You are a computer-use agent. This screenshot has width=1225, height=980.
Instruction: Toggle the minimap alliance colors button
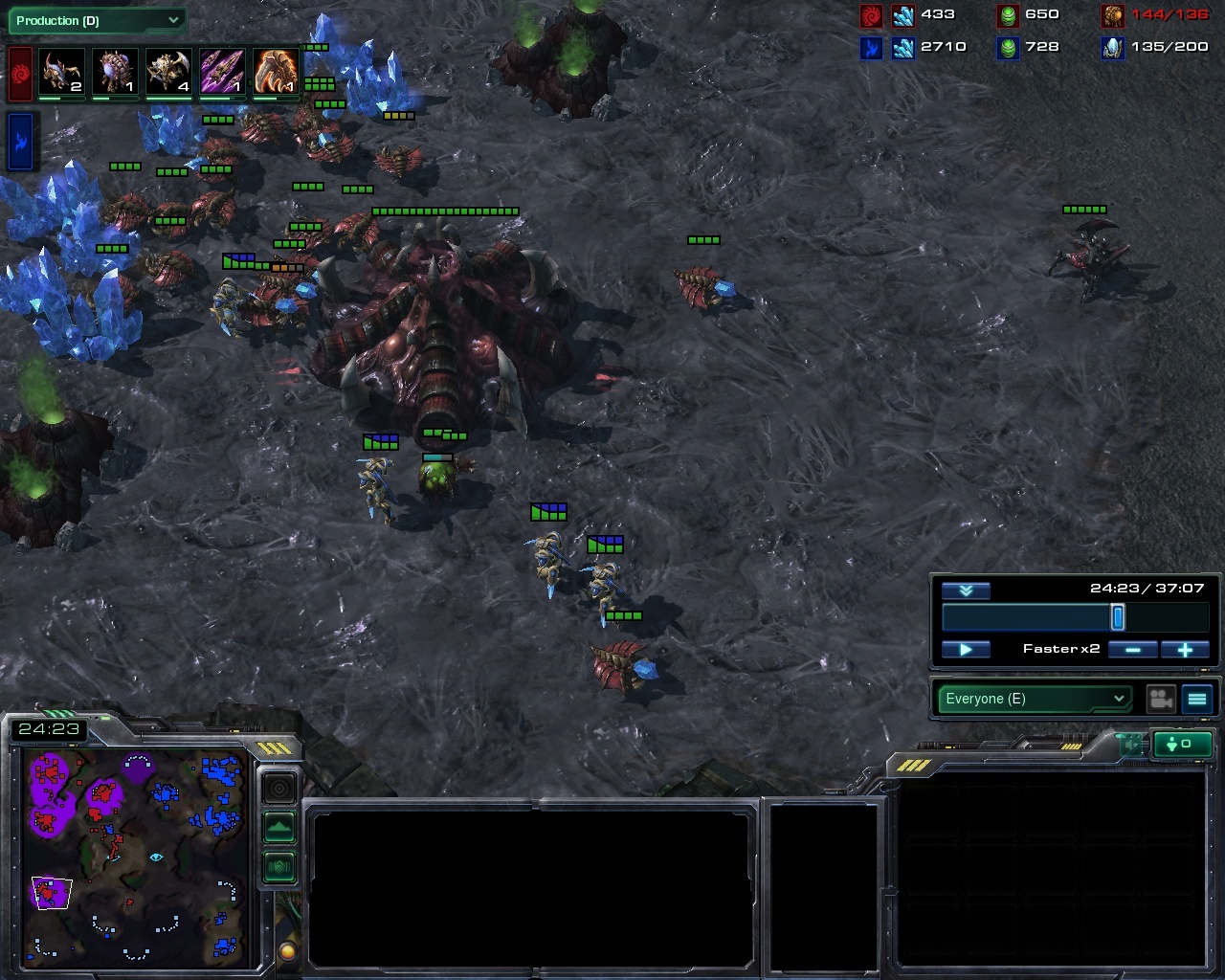pos(278,866)
